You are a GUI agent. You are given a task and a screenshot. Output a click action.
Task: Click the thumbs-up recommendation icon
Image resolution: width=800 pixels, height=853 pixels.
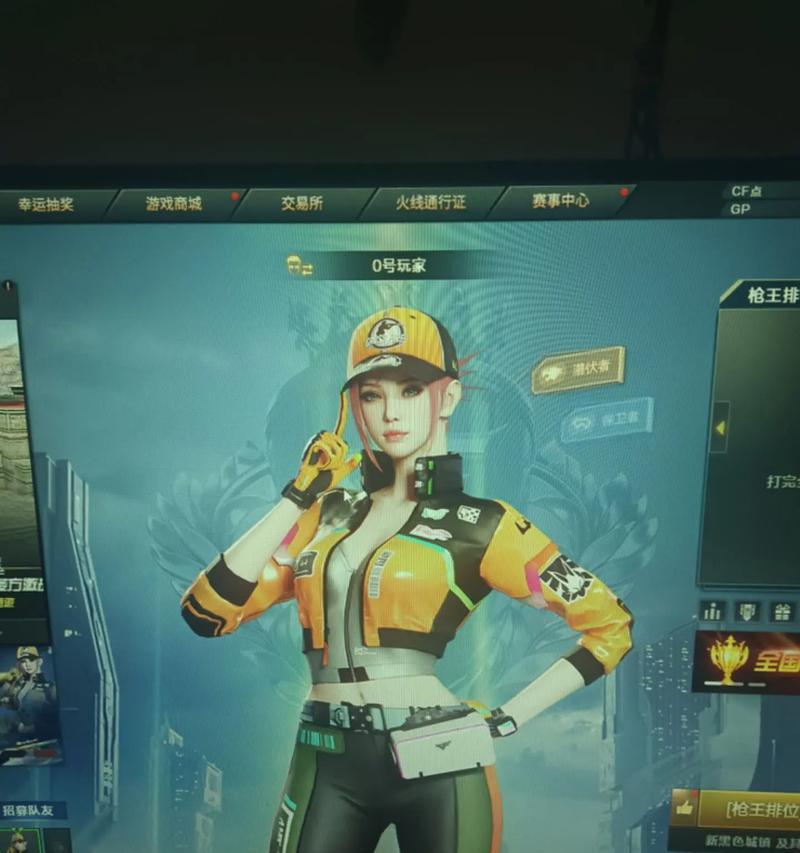click(686, 806)
